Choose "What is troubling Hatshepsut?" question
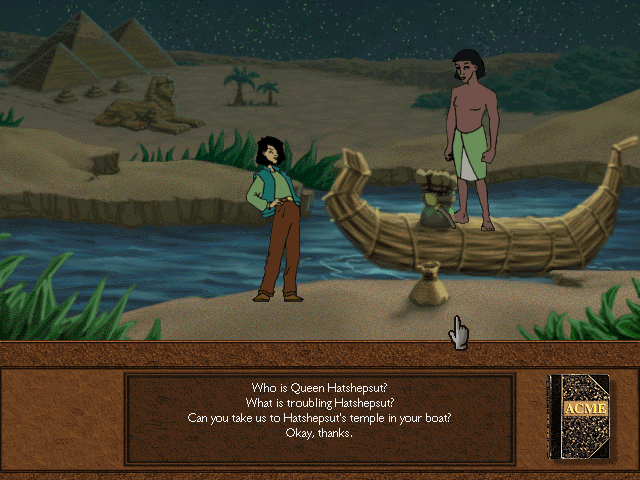Image resolution: width=640 pixels, height=480 pixels. (319, 403)
